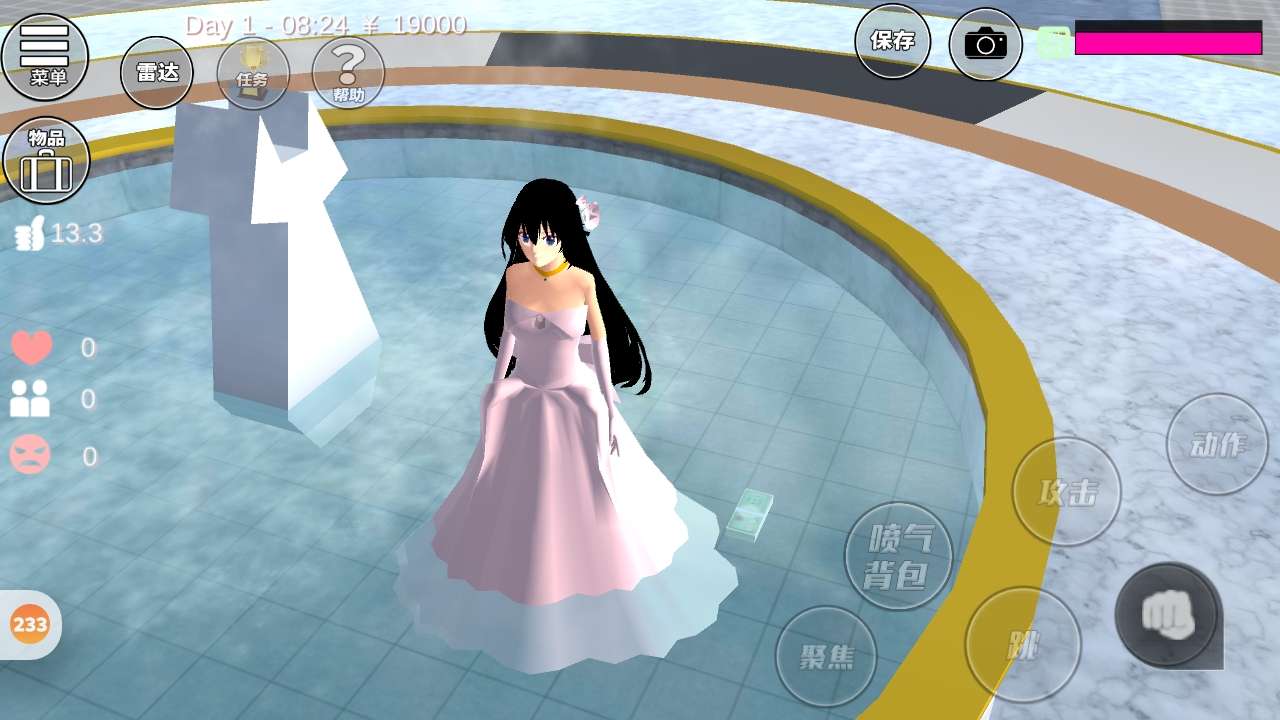Tap the 保存 save button
Viewport: 1280px width, 720px height.
(x=892, y=41)
